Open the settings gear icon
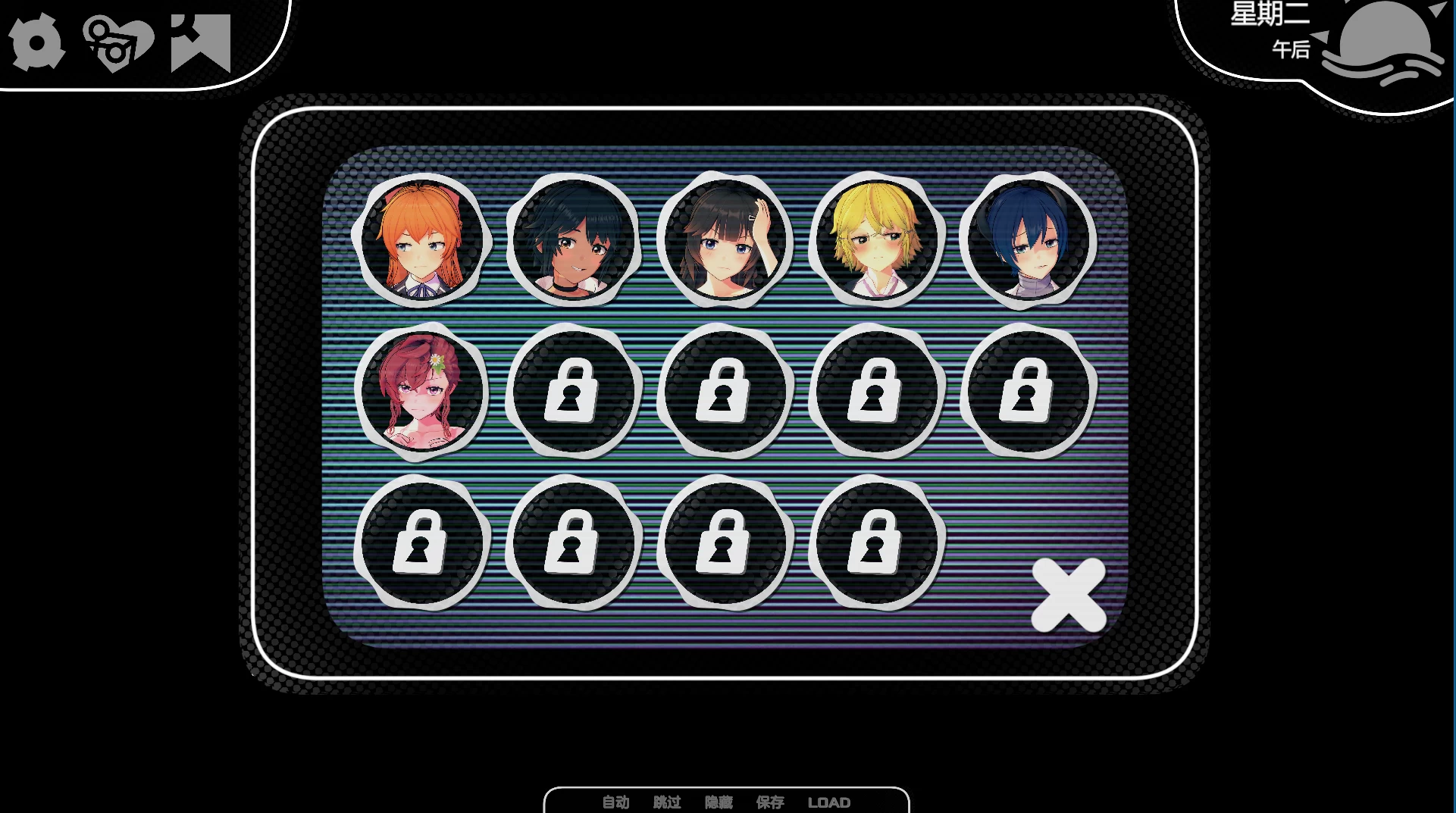 point(36,42)
